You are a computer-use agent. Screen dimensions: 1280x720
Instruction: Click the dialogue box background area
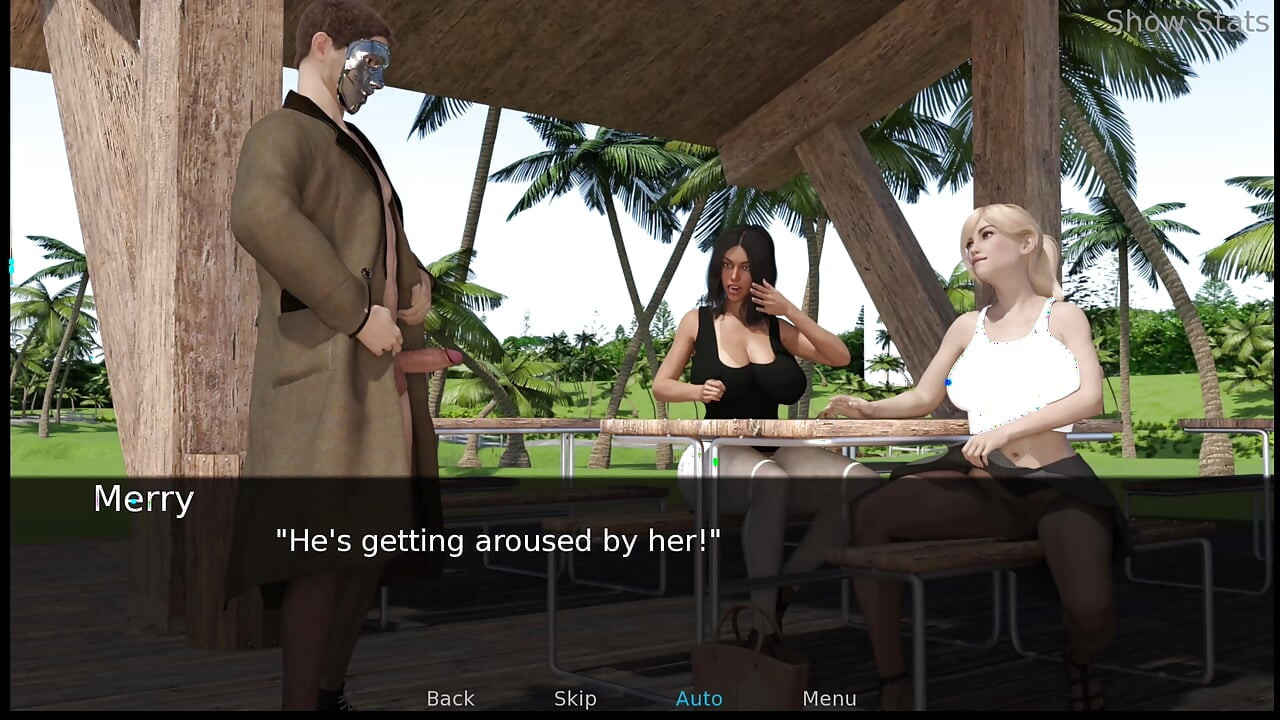click(640, 570)
